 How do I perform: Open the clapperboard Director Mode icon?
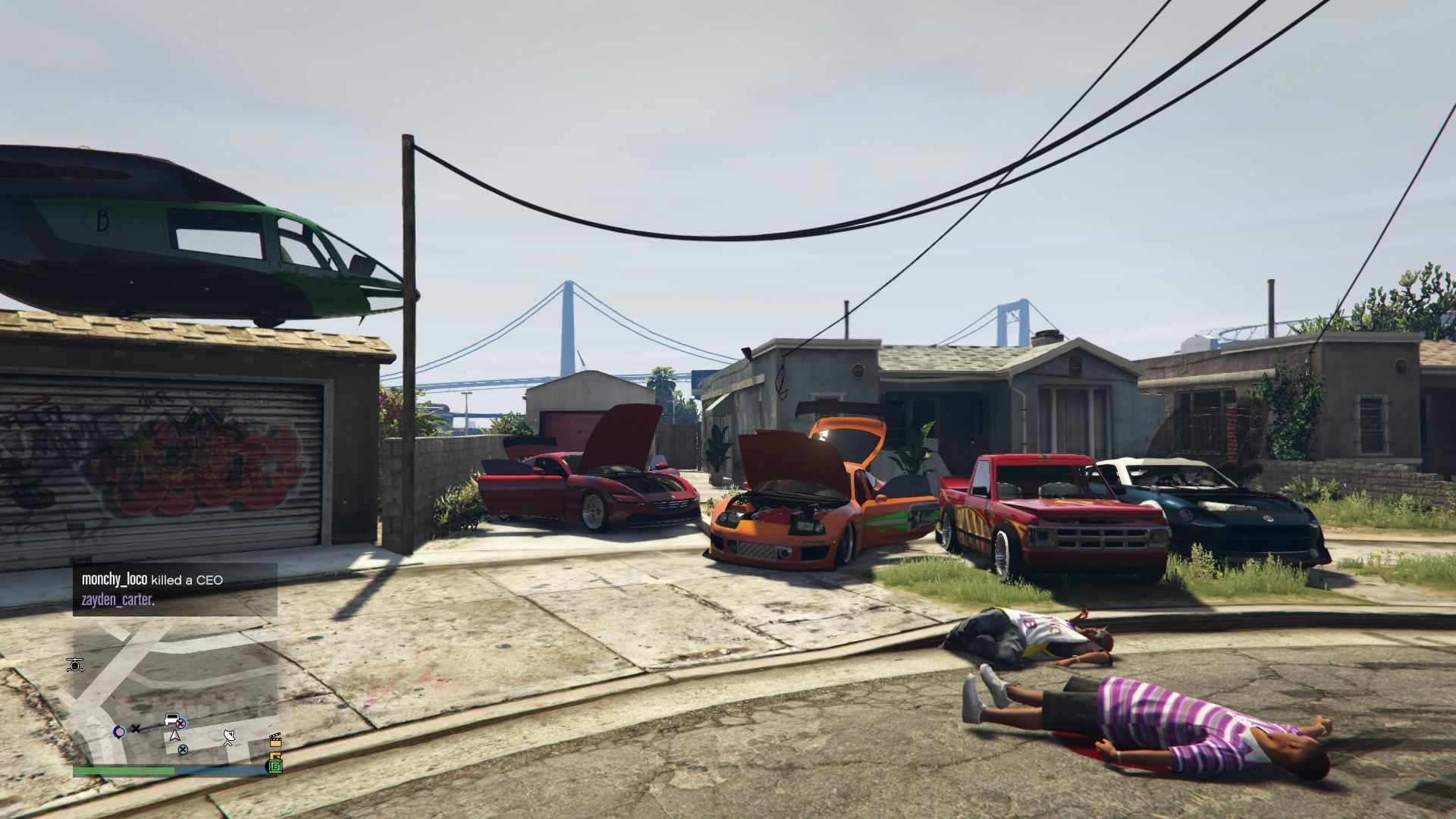point(277,742)
